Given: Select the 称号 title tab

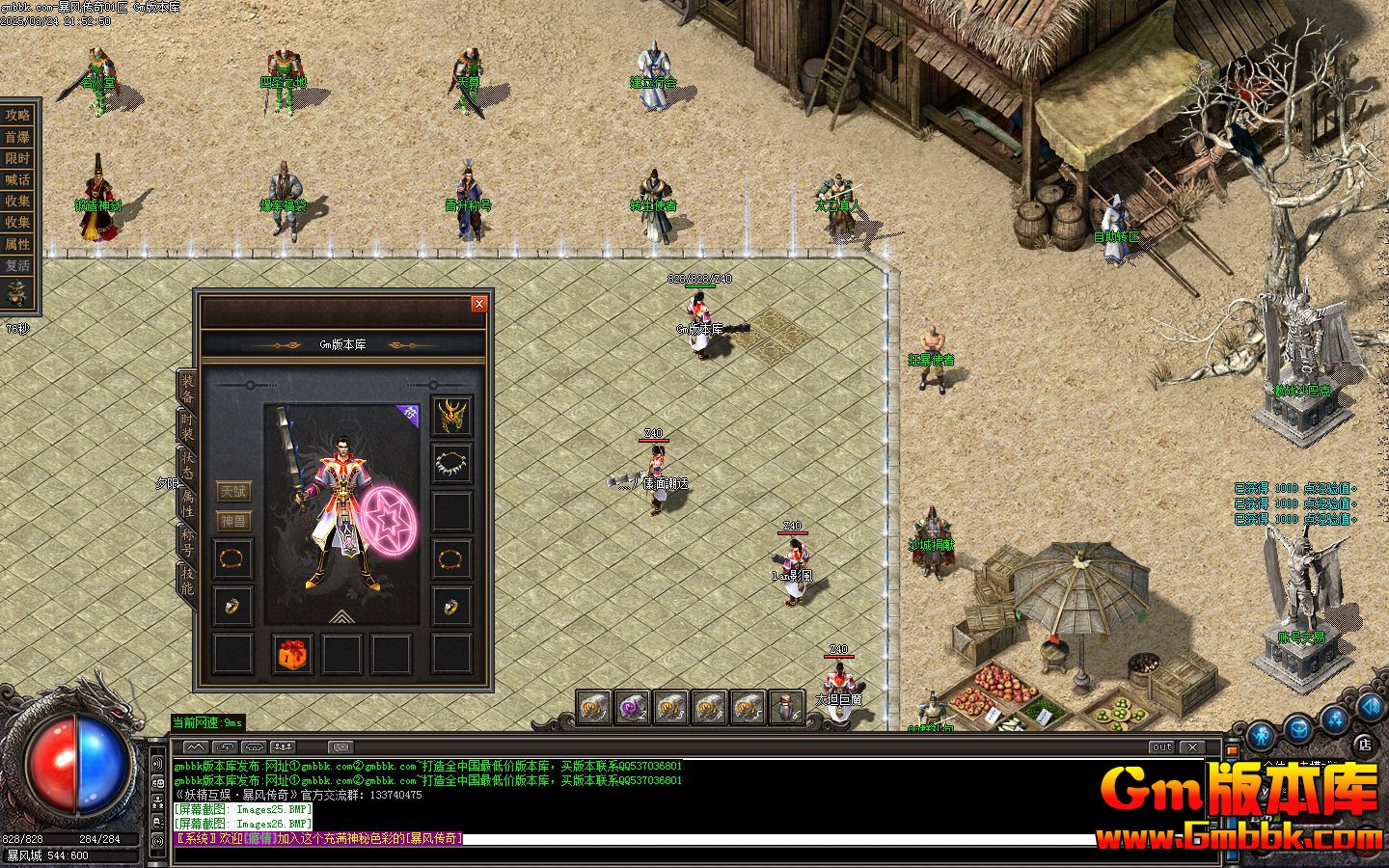Looking at the screenshot, I should coord(187,542).
